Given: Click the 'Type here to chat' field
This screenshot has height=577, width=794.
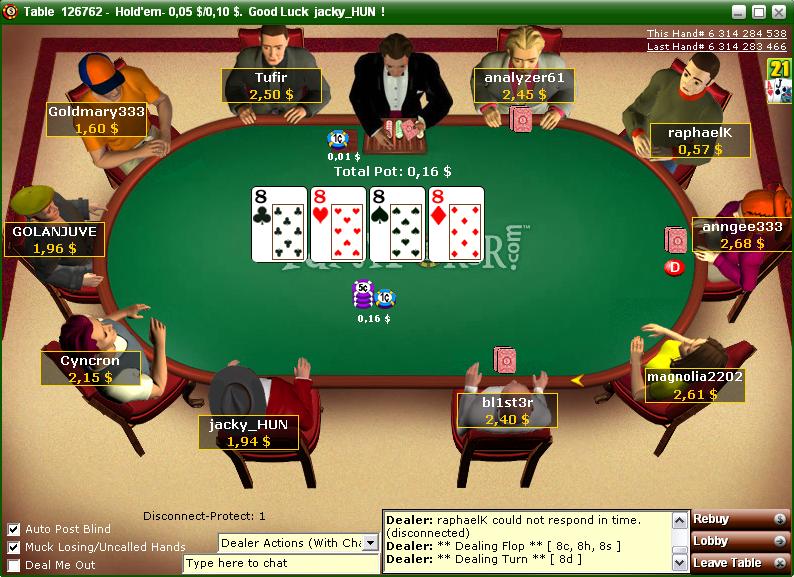Looking at the screenshot, I should click(x=281, y=564).
